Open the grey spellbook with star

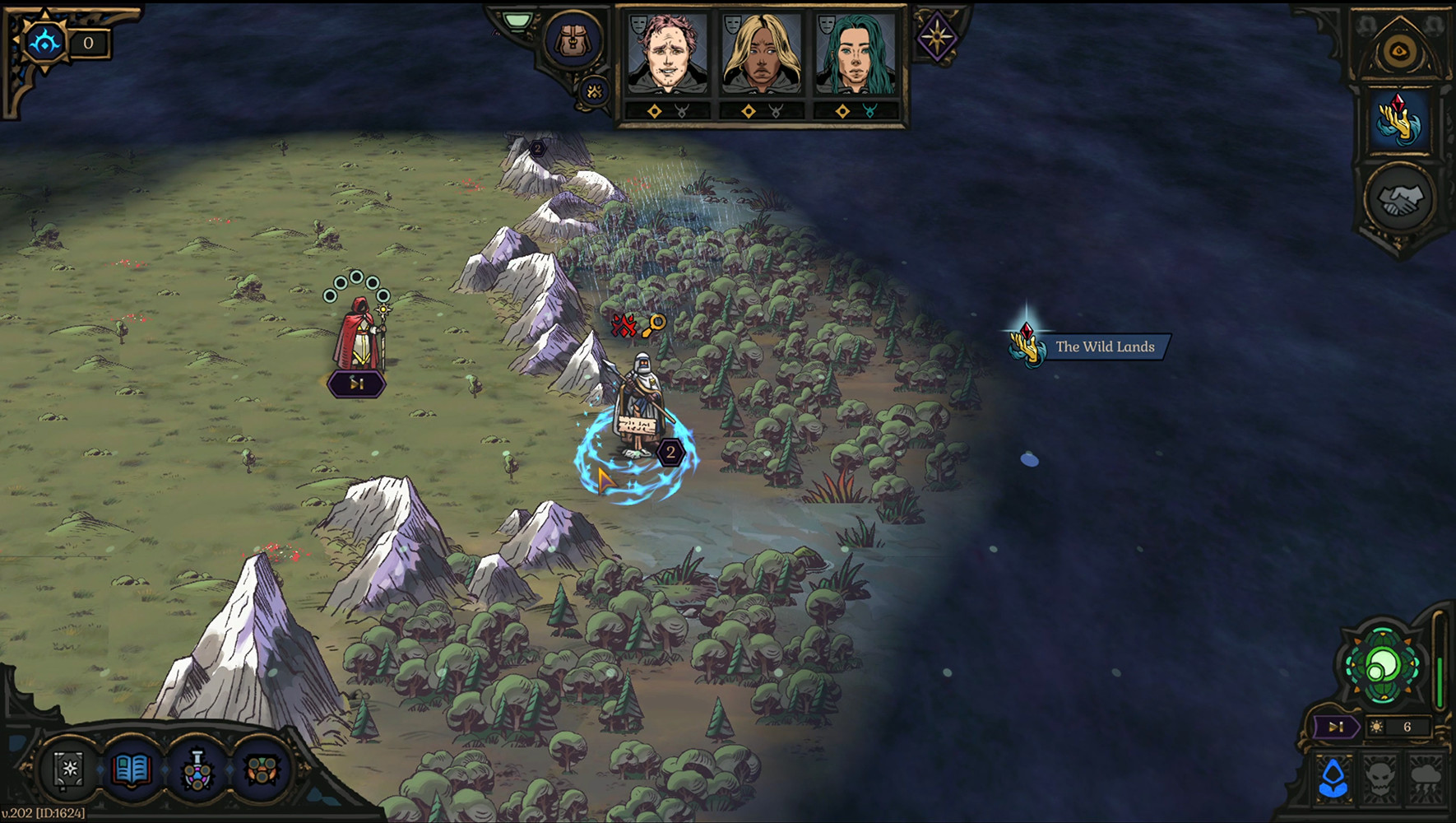[70, 770]
